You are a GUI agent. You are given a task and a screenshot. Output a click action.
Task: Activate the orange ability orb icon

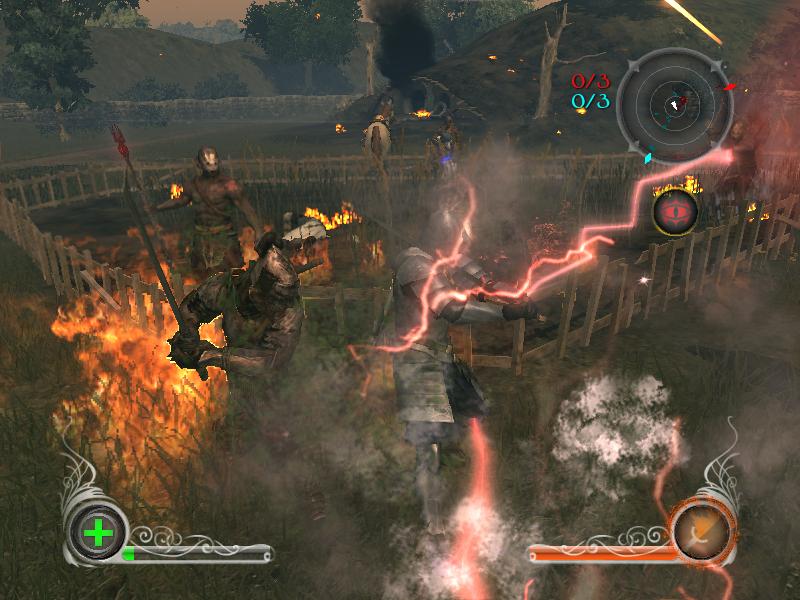pos(703,531)
